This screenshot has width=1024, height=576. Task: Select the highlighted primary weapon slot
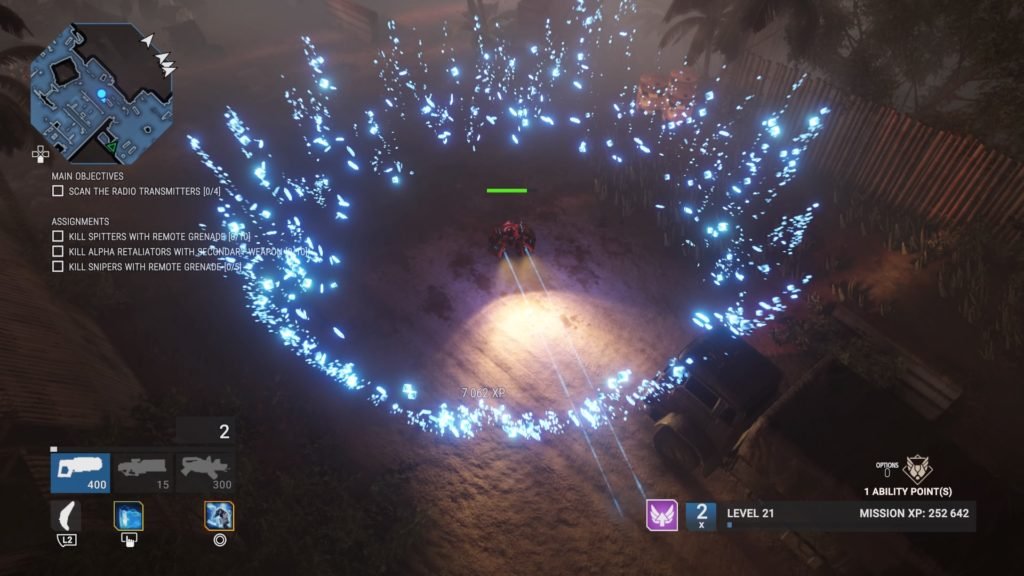(80, 473)
